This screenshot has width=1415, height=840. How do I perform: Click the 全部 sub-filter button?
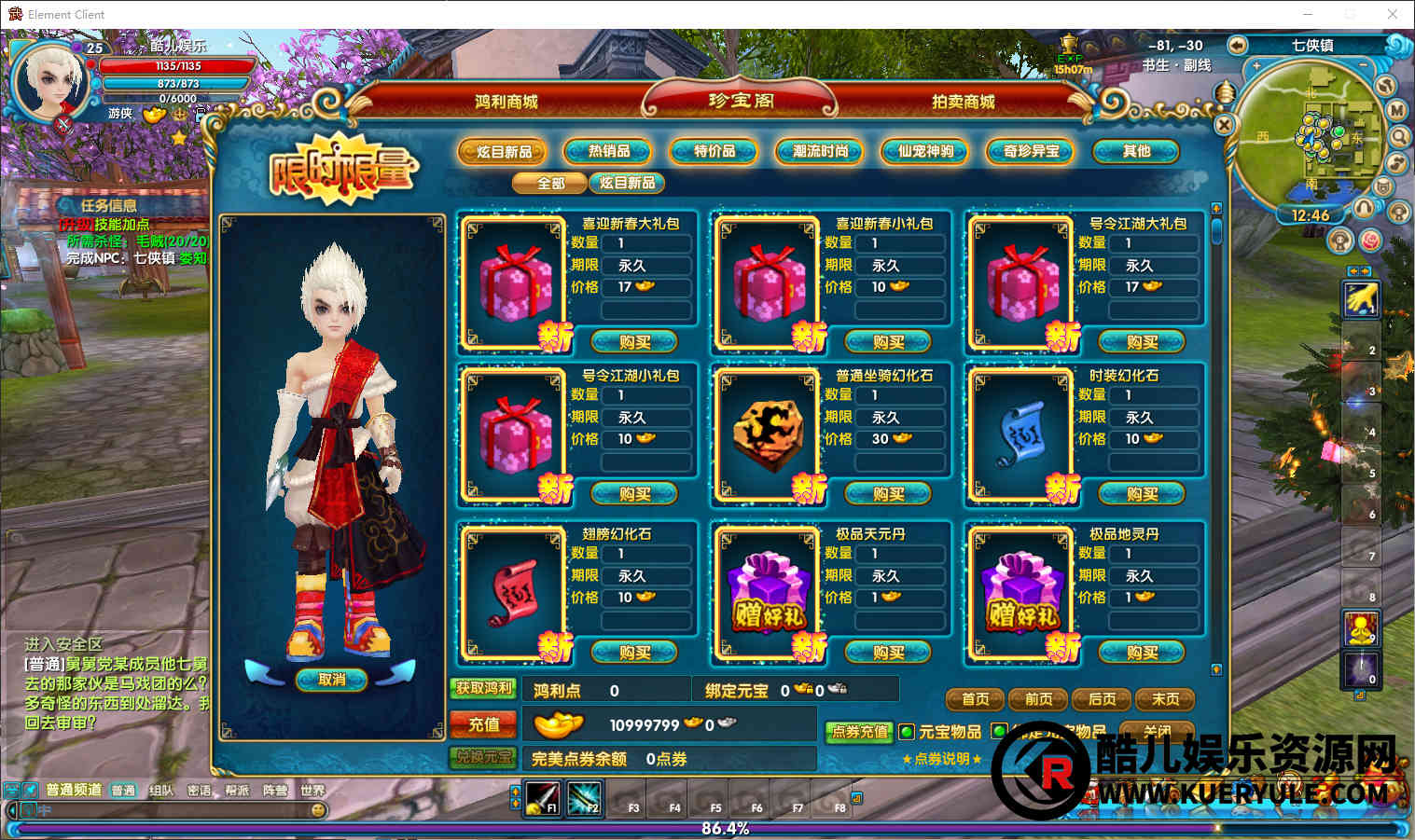[550, 183]
